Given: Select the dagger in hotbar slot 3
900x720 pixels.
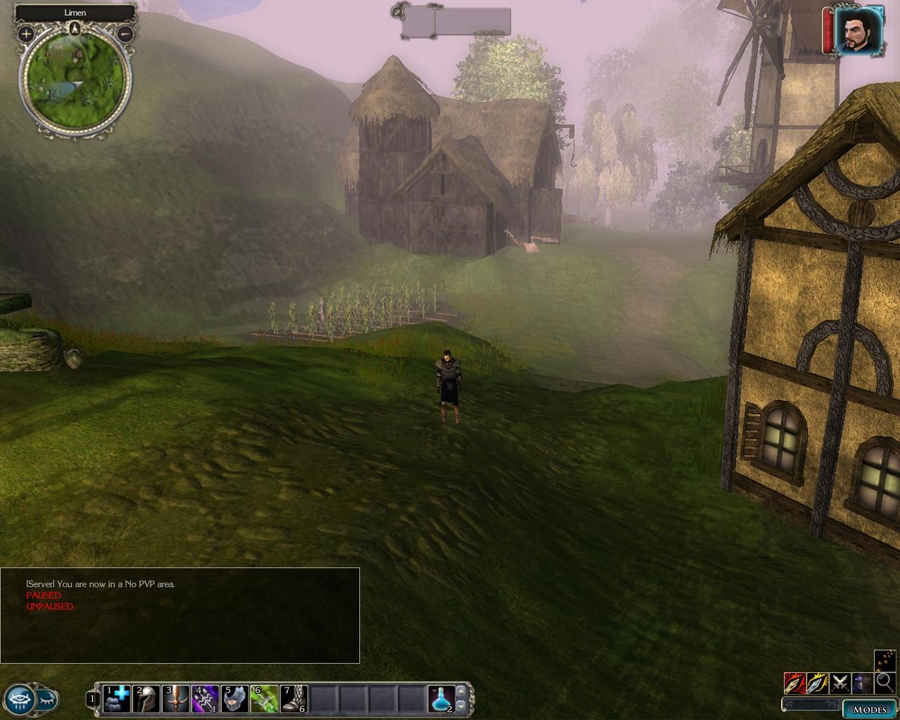Looking at the screenshot, I should click(176, 698).
